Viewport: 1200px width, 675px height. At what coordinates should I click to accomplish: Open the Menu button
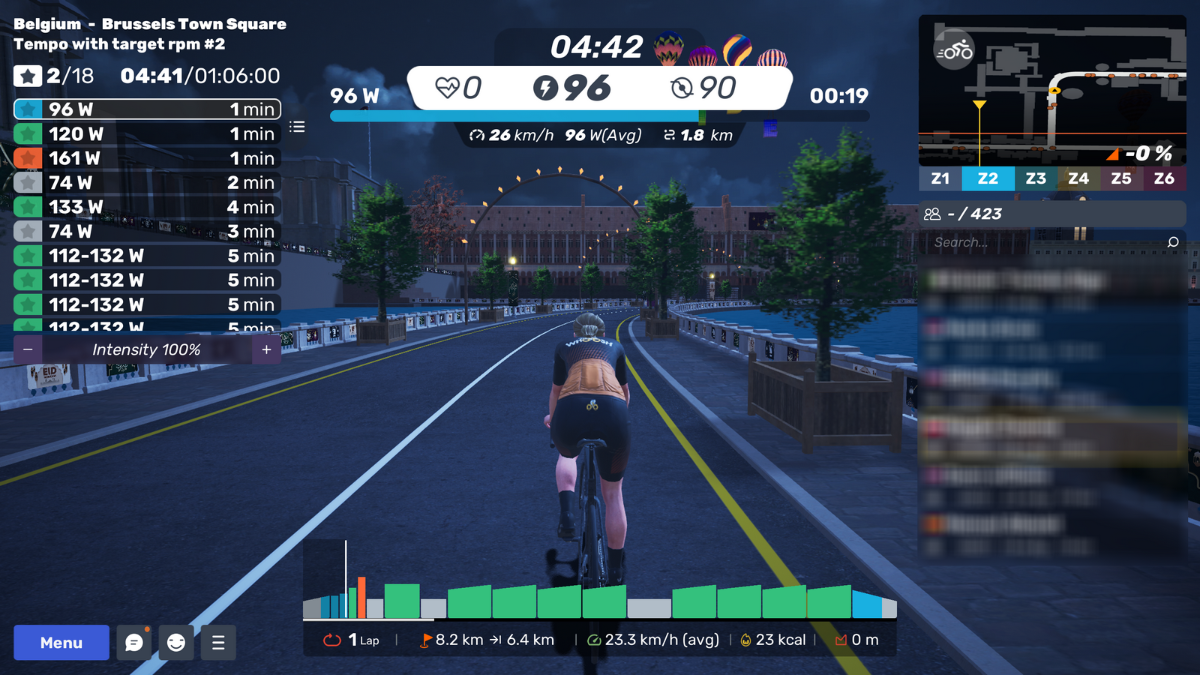point(61,643)
